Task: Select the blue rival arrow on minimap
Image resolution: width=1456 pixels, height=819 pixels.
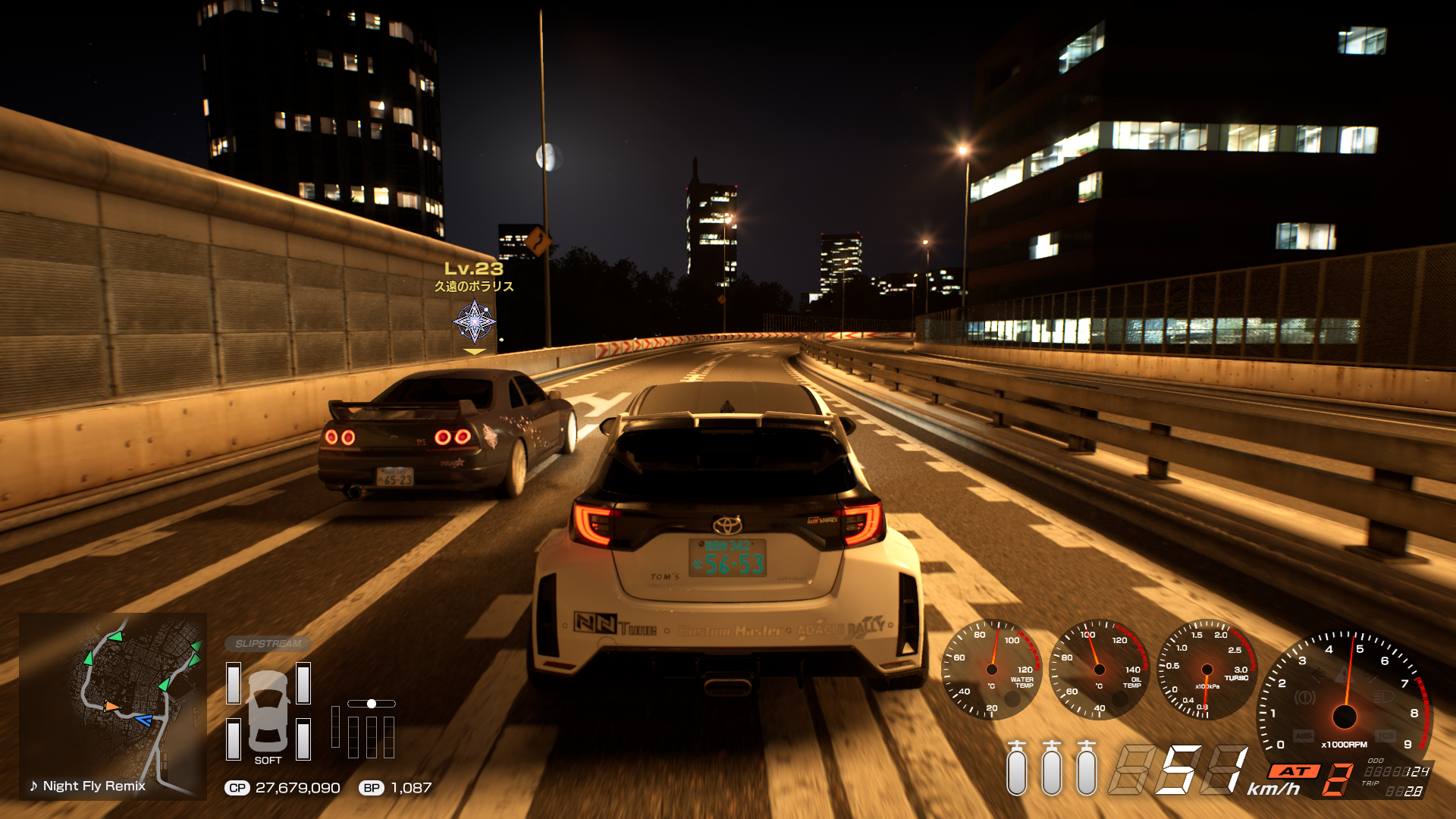Action: click(x=143, y=720)
